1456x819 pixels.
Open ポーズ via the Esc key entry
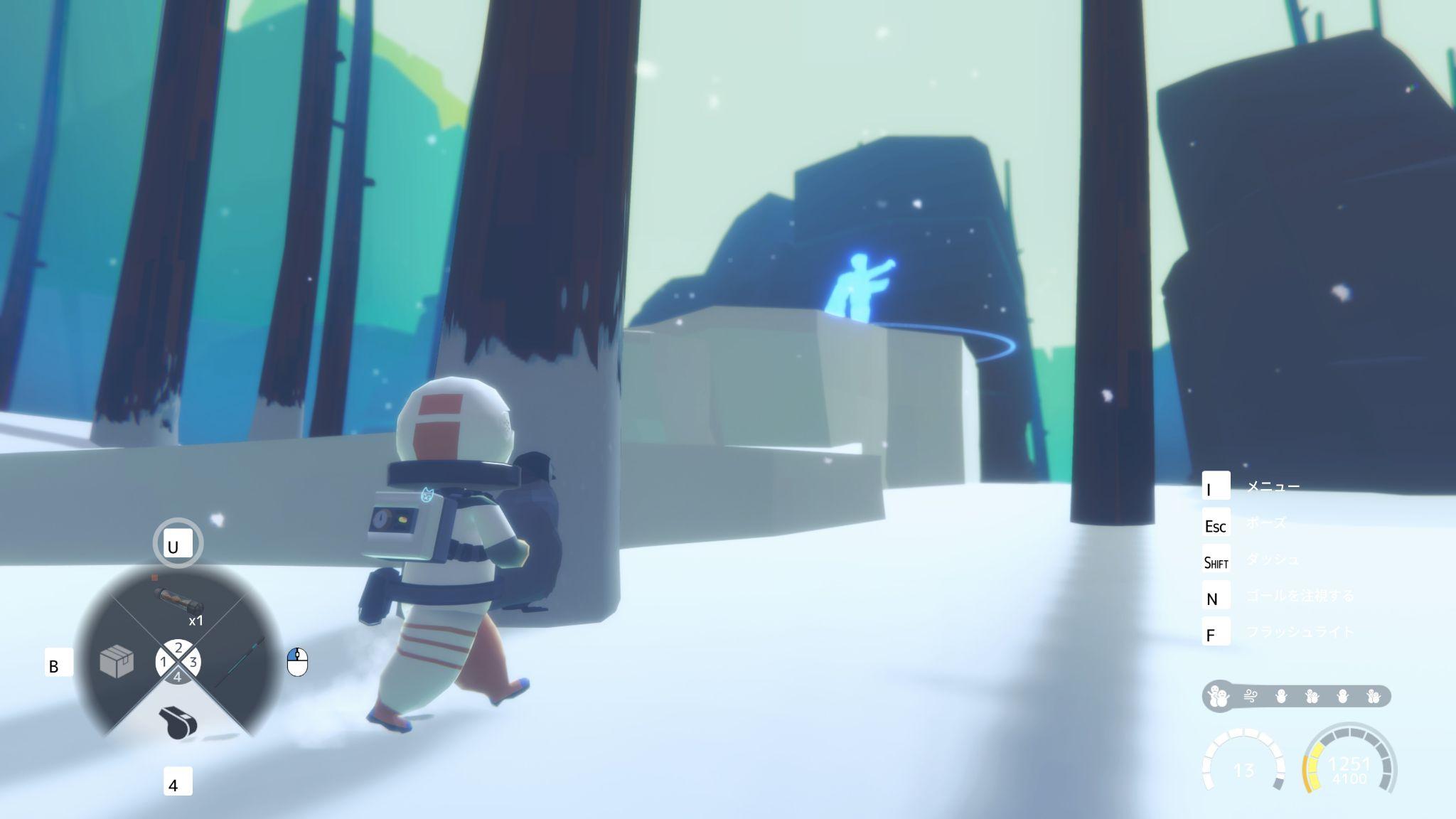(x=1268, y=523)
